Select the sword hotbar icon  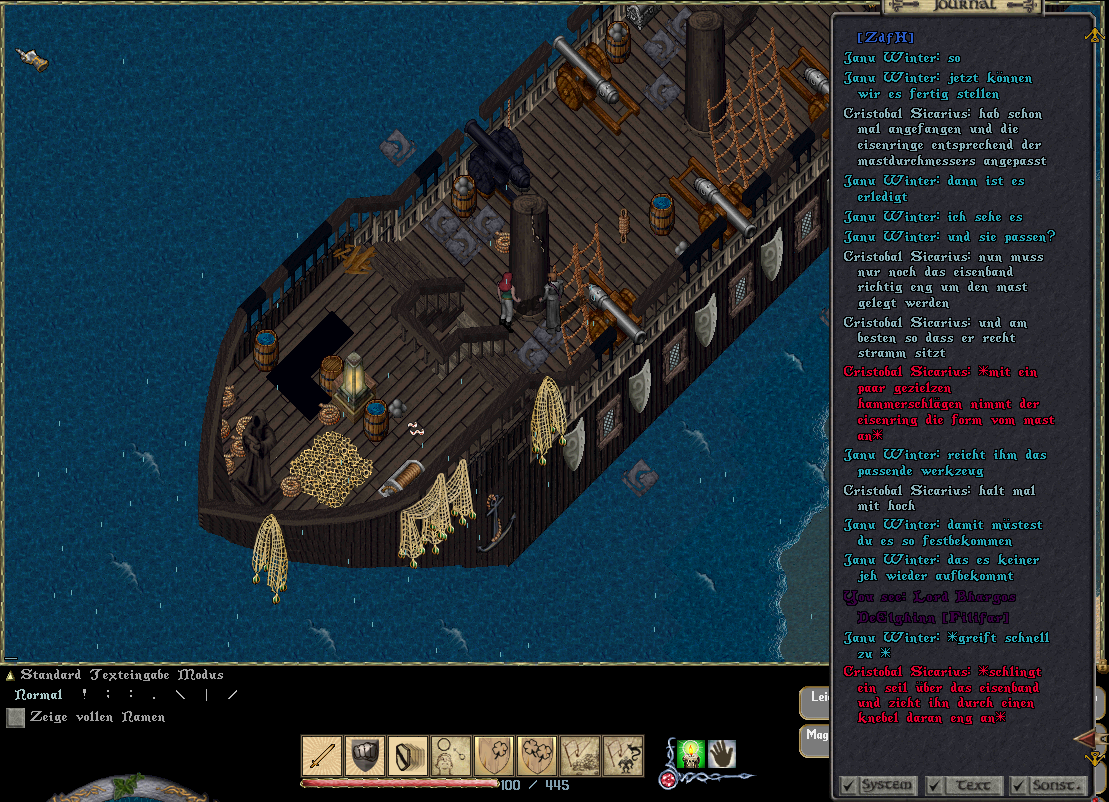coord(322,756)
